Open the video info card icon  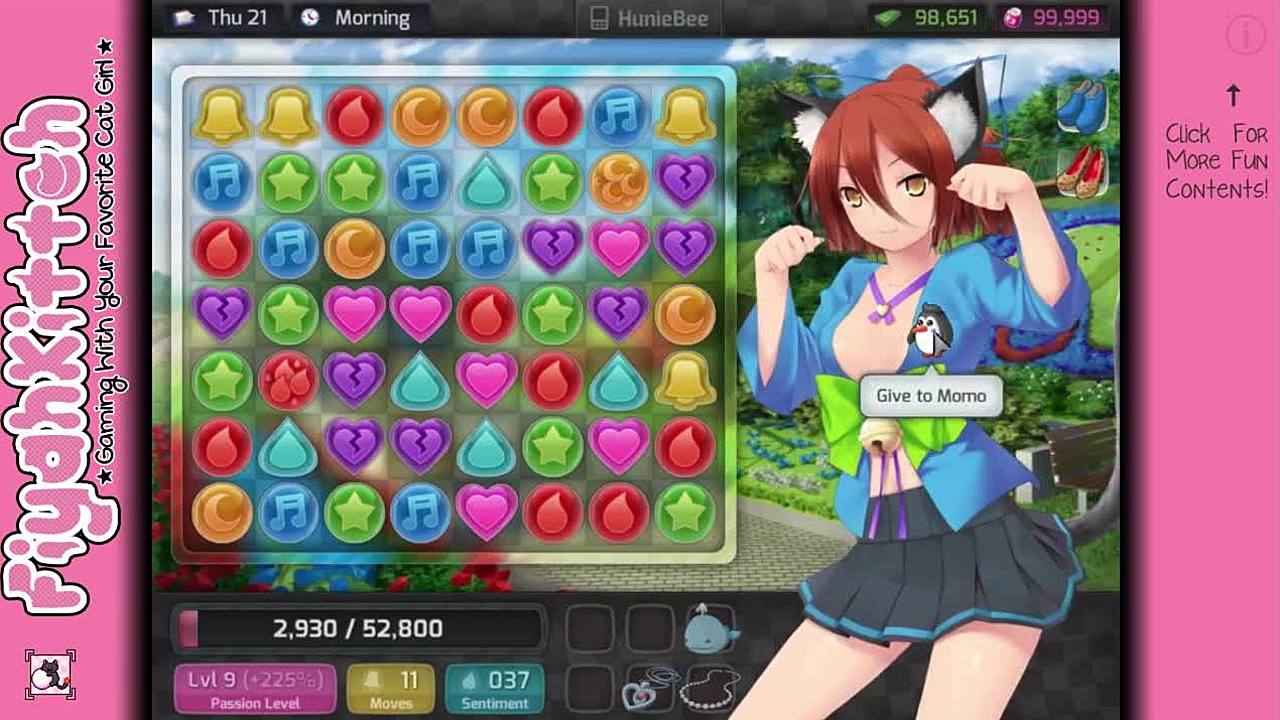pos(1245,36)
